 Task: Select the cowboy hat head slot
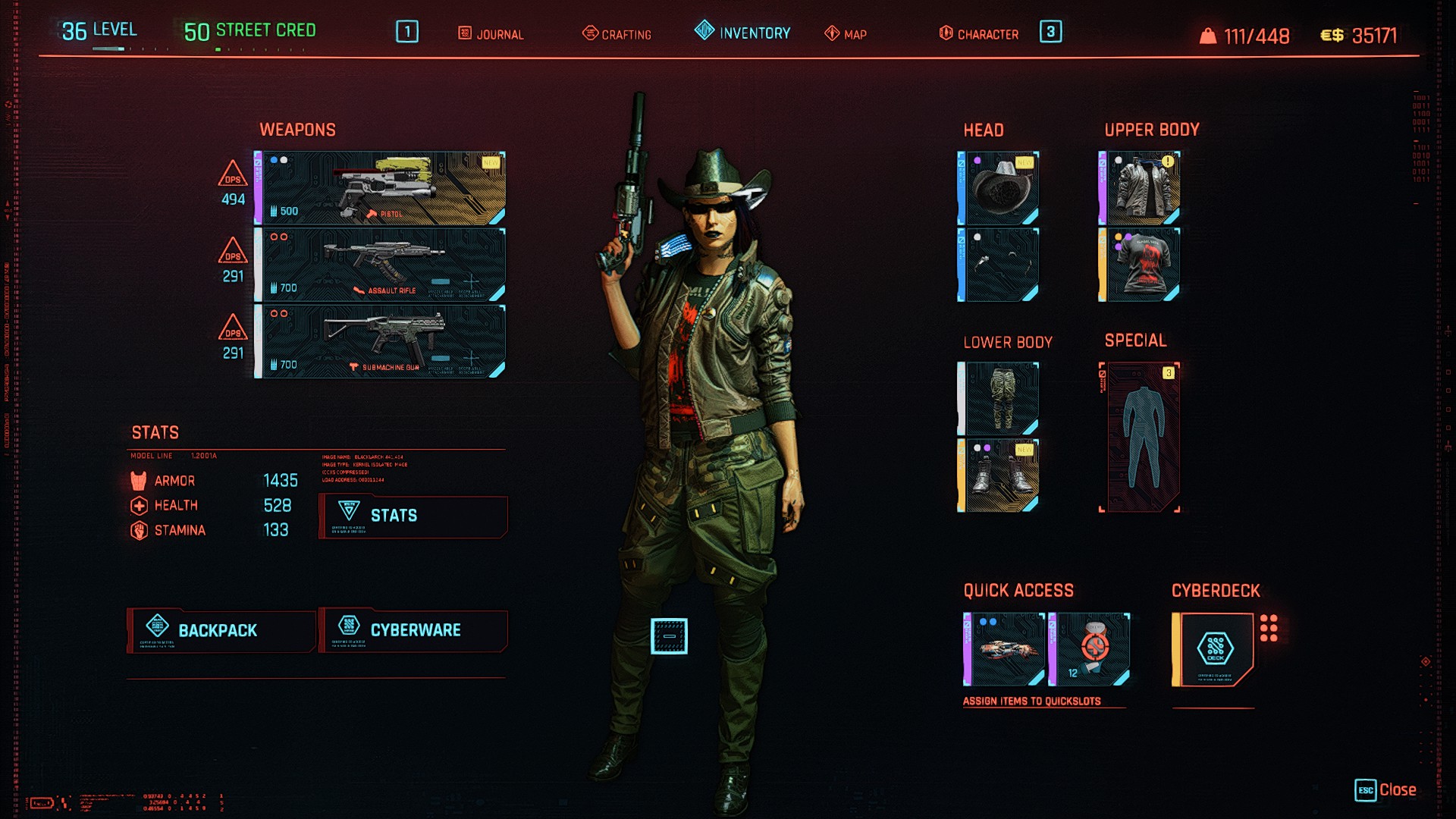coord(999,188)
